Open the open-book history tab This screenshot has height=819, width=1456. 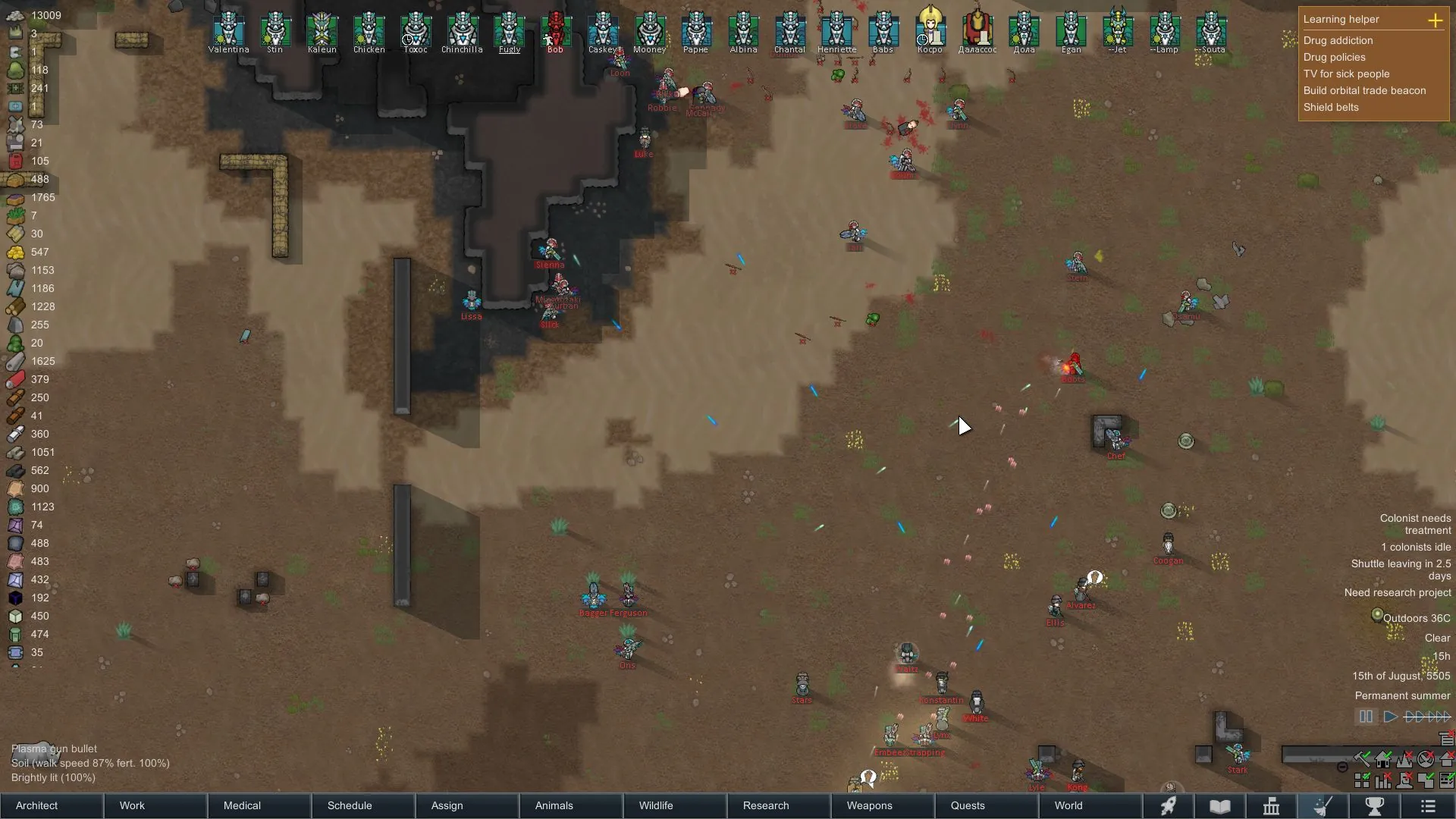click(1219, 805)
